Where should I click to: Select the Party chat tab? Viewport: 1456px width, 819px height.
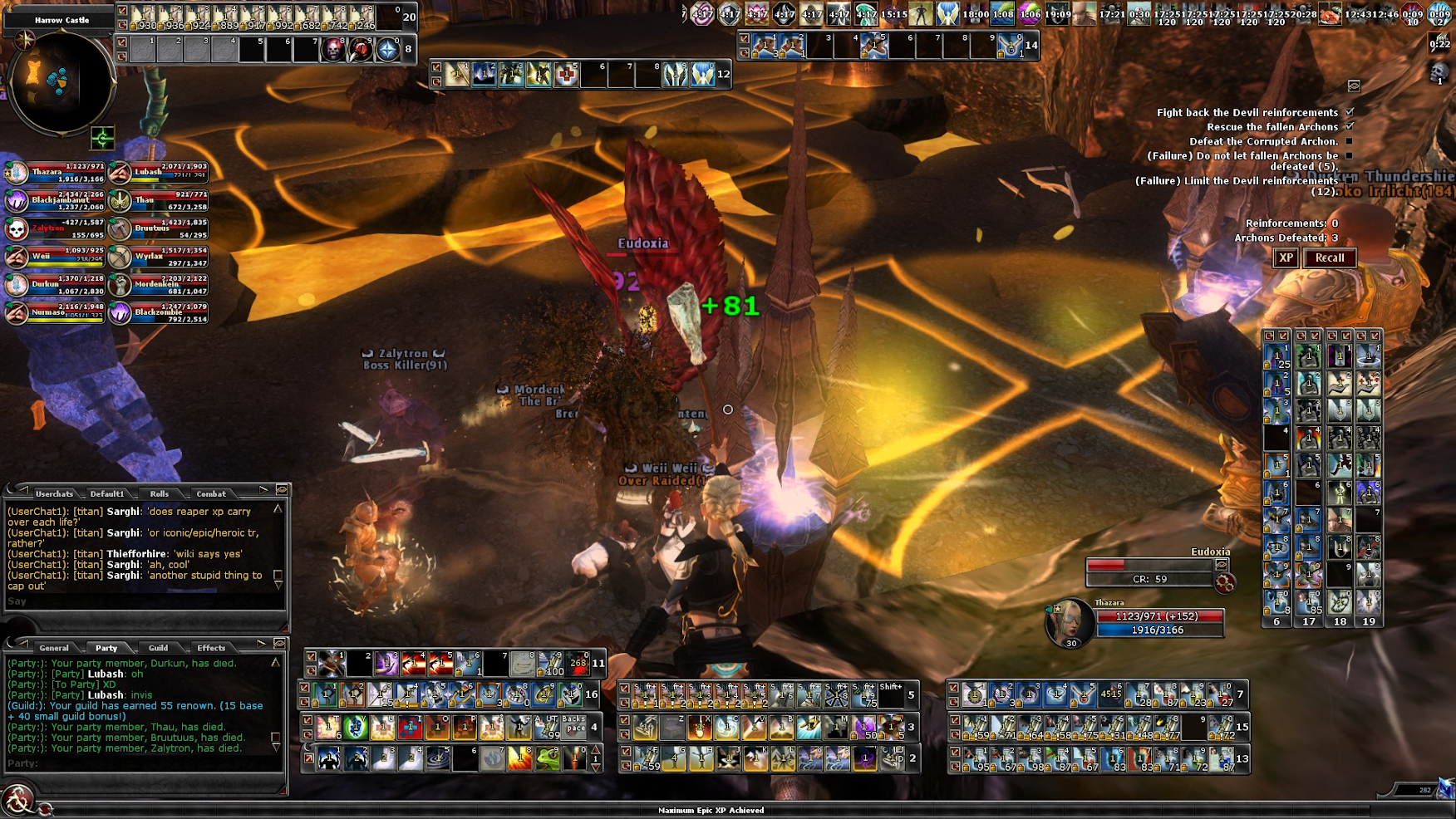106,648
